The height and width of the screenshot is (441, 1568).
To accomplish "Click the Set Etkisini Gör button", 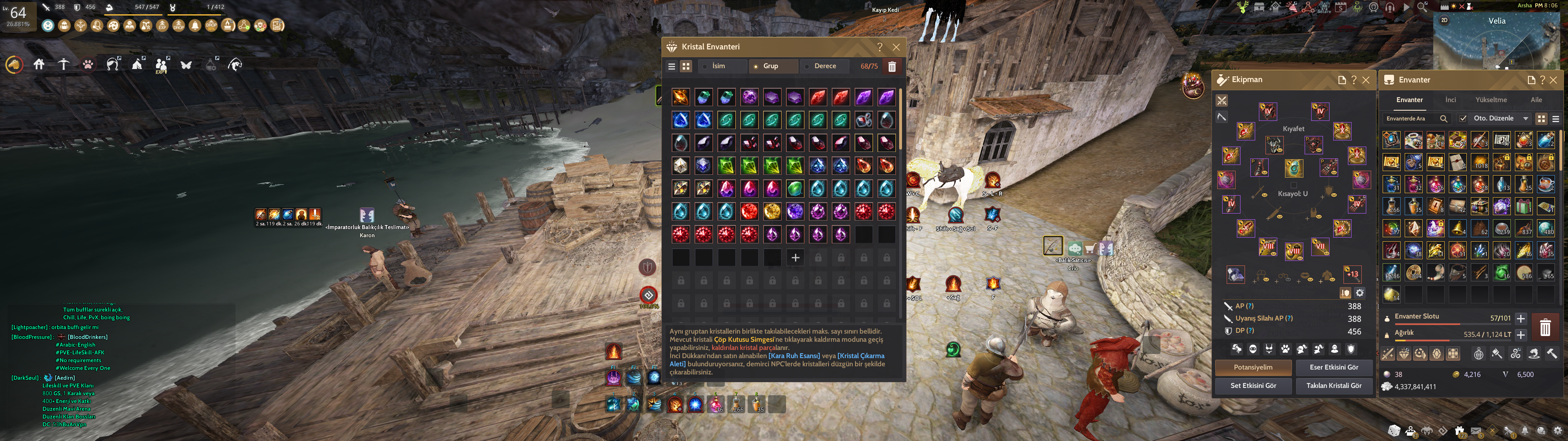I will [x=1253, y=385].
